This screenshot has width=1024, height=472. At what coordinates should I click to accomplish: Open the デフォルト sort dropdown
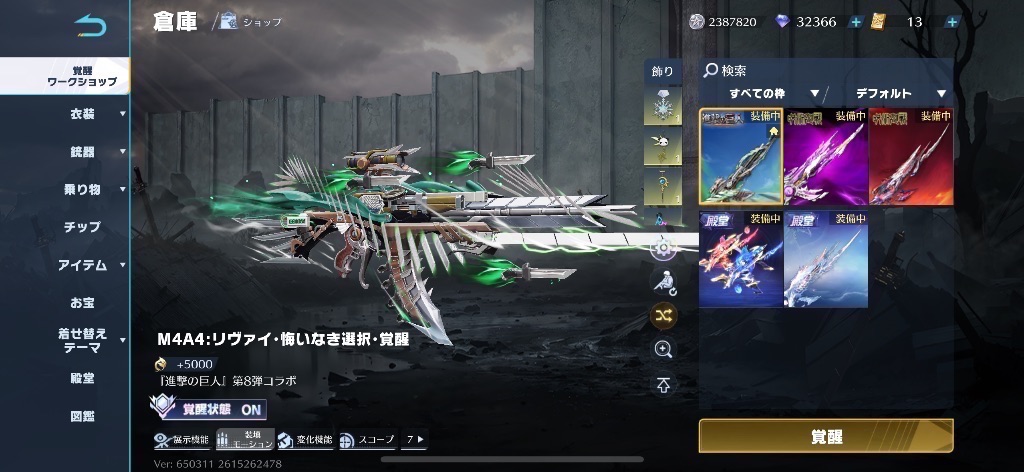[899, 94]
